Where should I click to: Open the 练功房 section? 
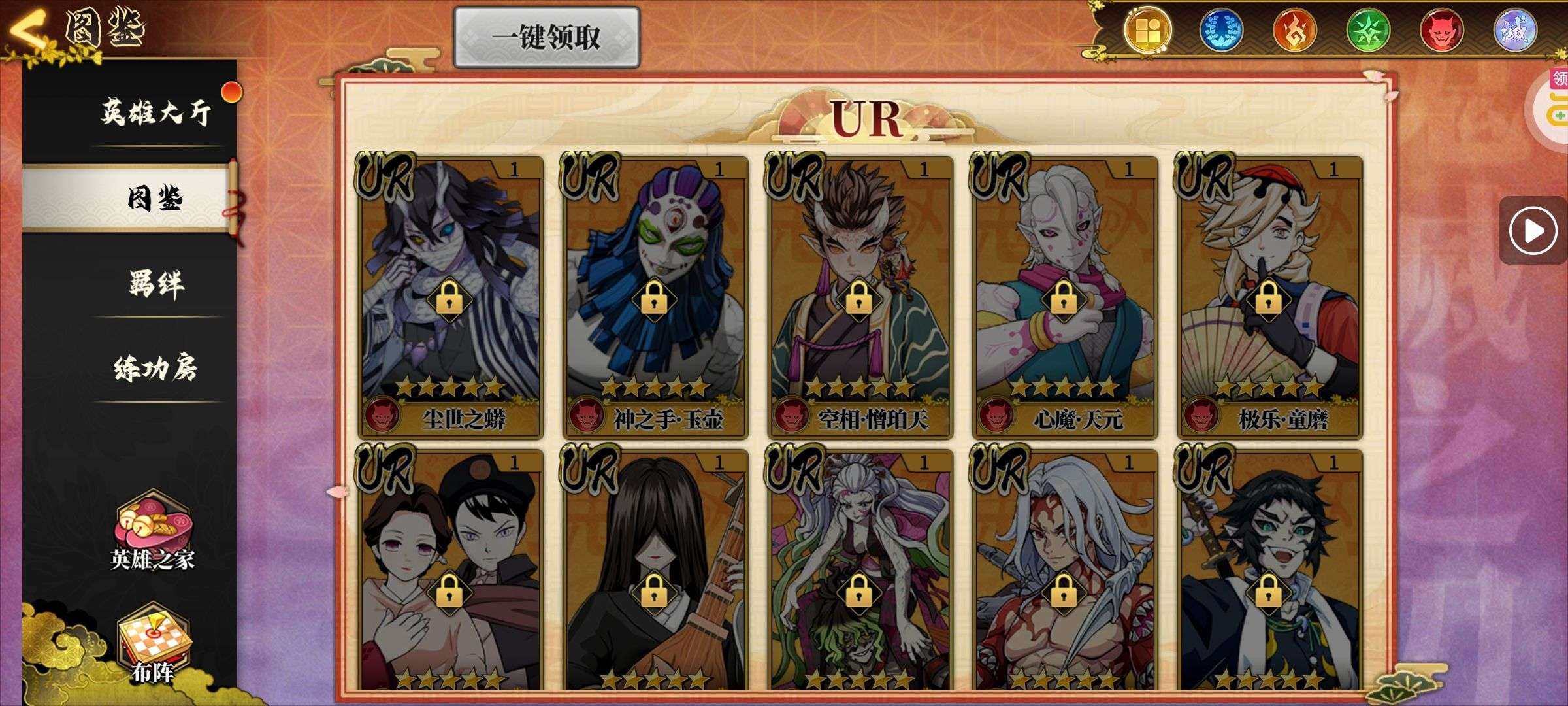[155, 369]
